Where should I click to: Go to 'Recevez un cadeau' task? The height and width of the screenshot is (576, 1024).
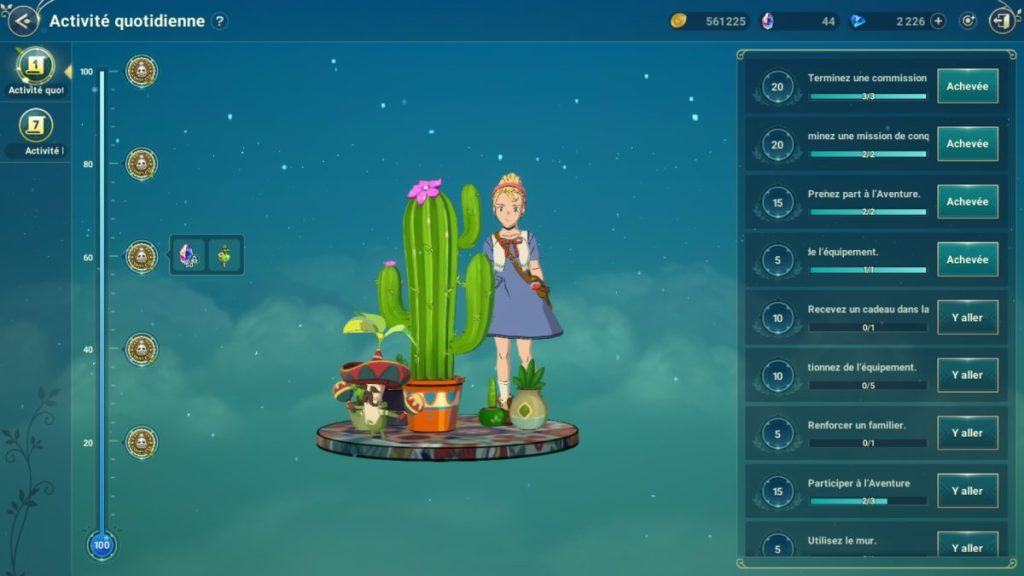click(967, 318)
